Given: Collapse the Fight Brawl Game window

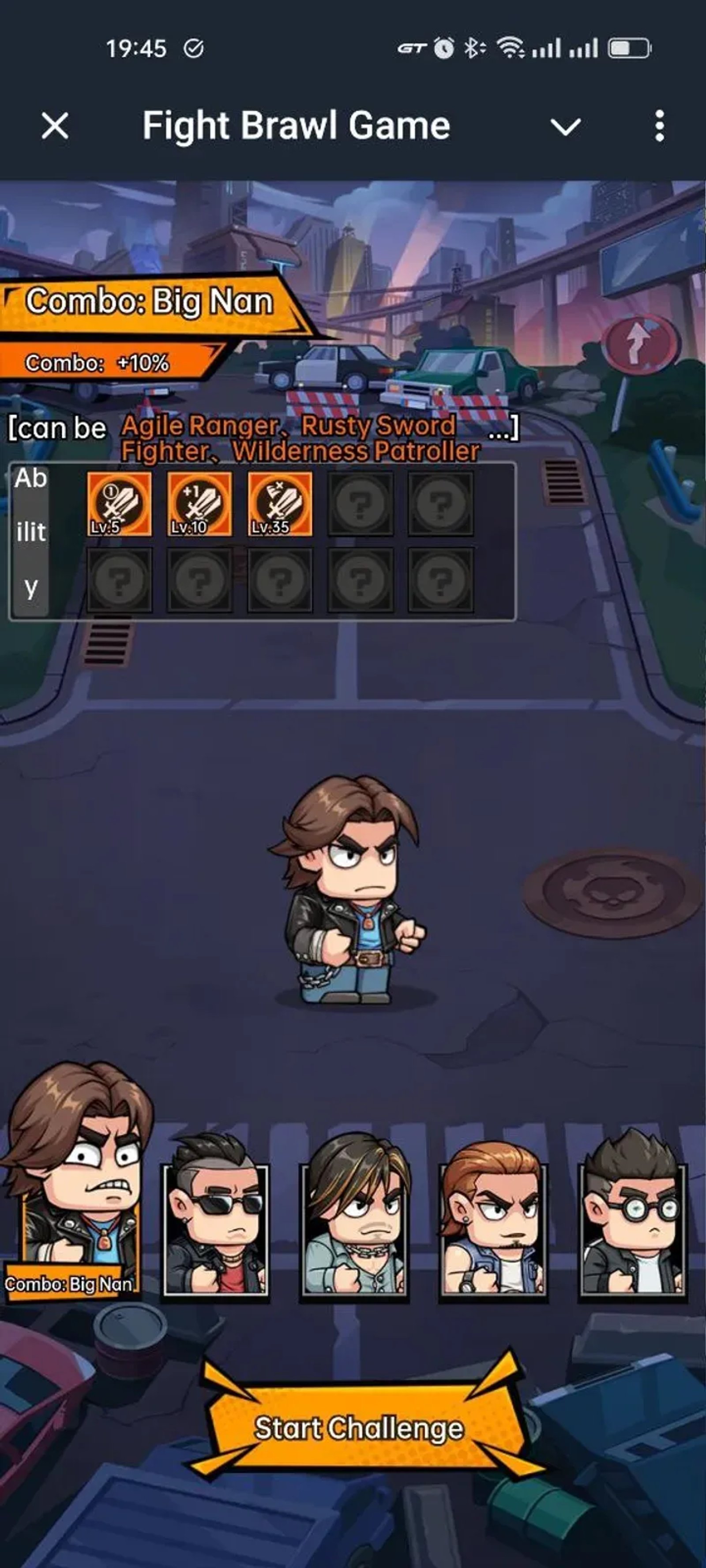Looking at the screenshot, I should (565, 126).
